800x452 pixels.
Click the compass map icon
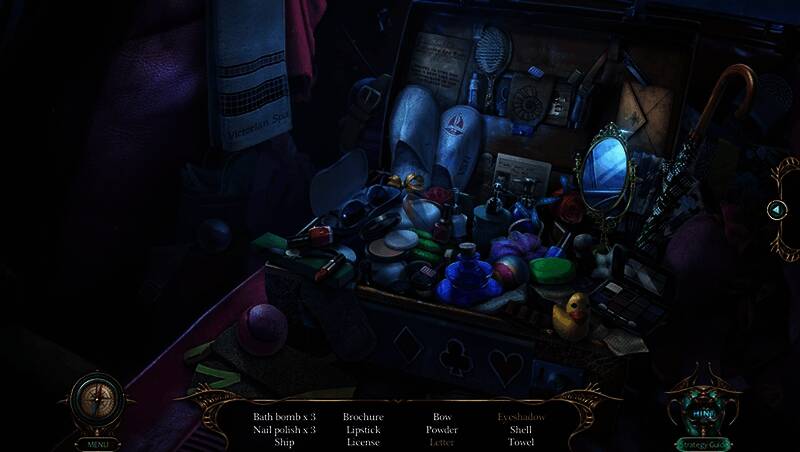(x=97, y=402)
